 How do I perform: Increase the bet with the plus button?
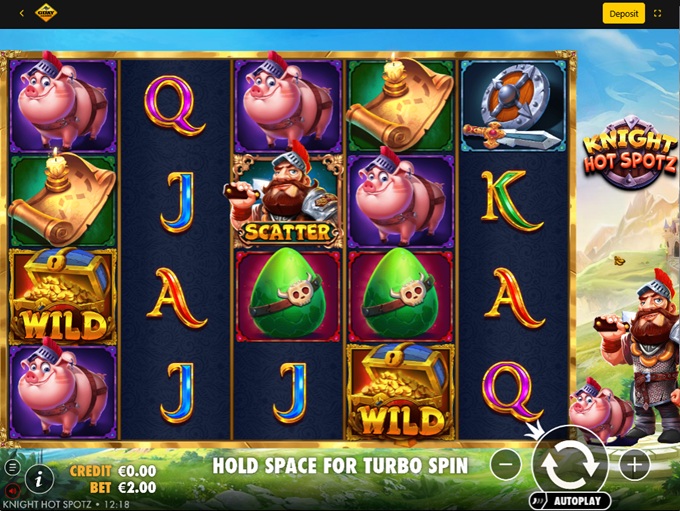[634, 464]
